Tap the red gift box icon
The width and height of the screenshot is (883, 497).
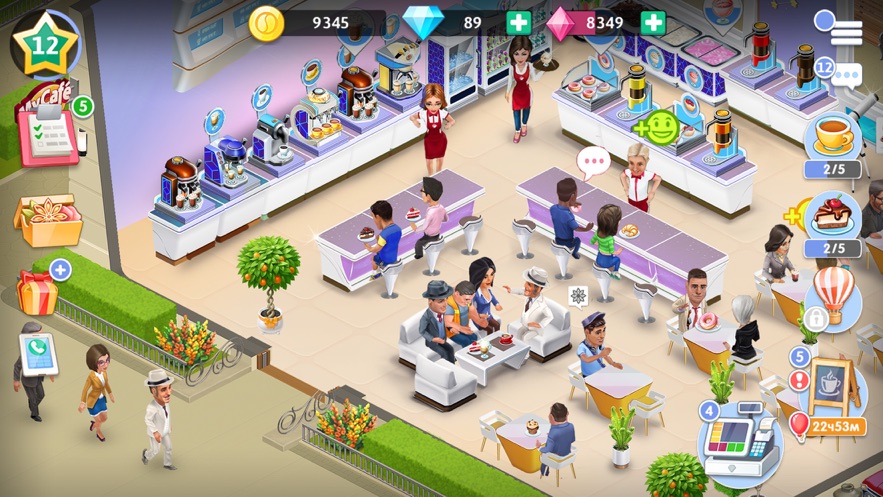38,291
